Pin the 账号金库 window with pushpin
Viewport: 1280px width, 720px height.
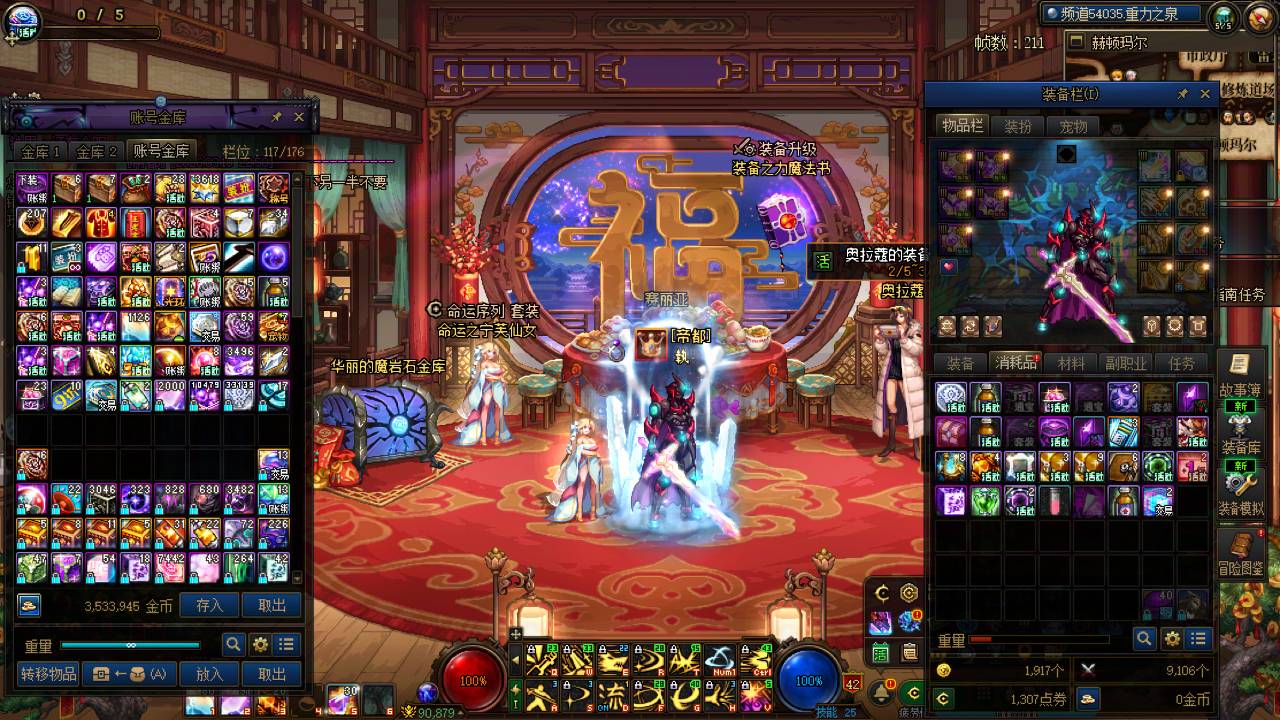click(x=277, y=117)
